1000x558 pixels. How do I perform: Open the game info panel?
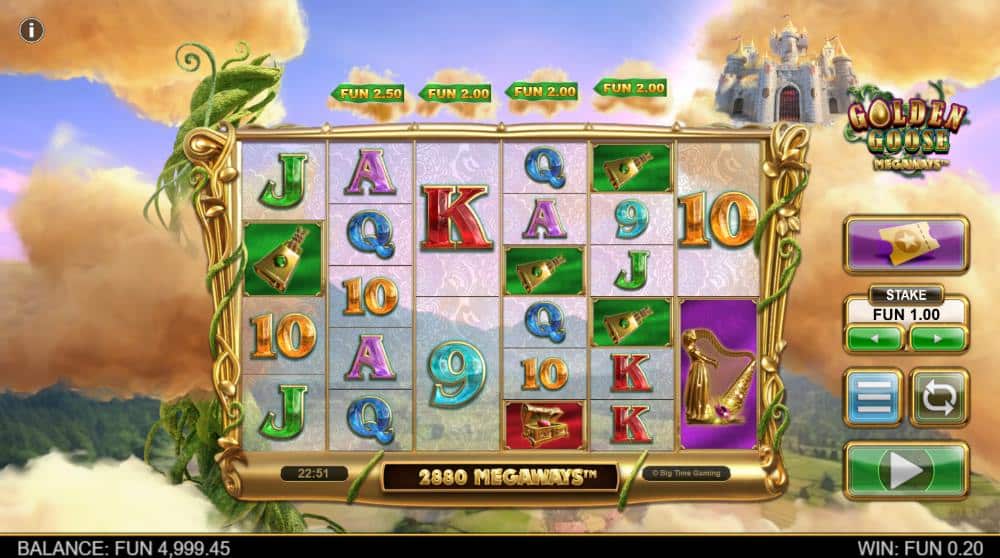pyautogui.click(x=32, y=30)
